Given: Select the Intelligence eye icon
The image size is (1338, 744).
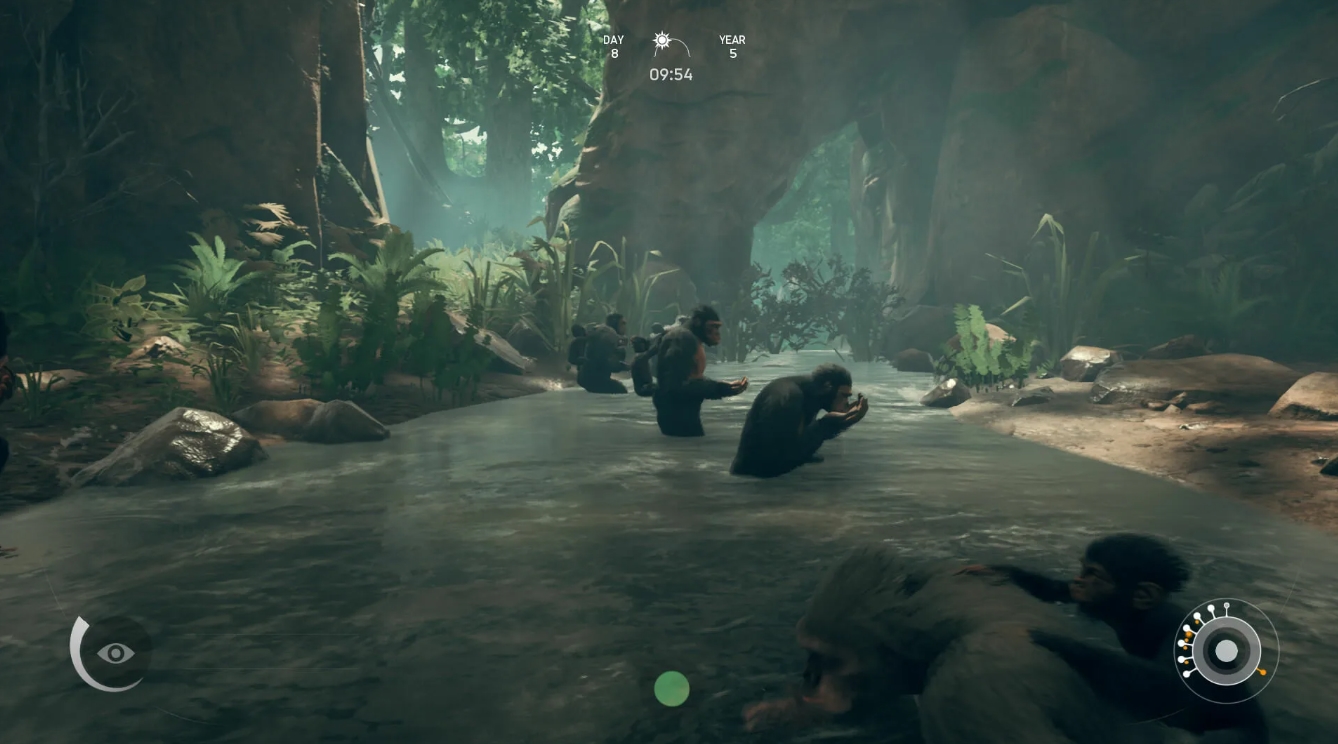Looking at the screenshot, I should click(113, 652).
